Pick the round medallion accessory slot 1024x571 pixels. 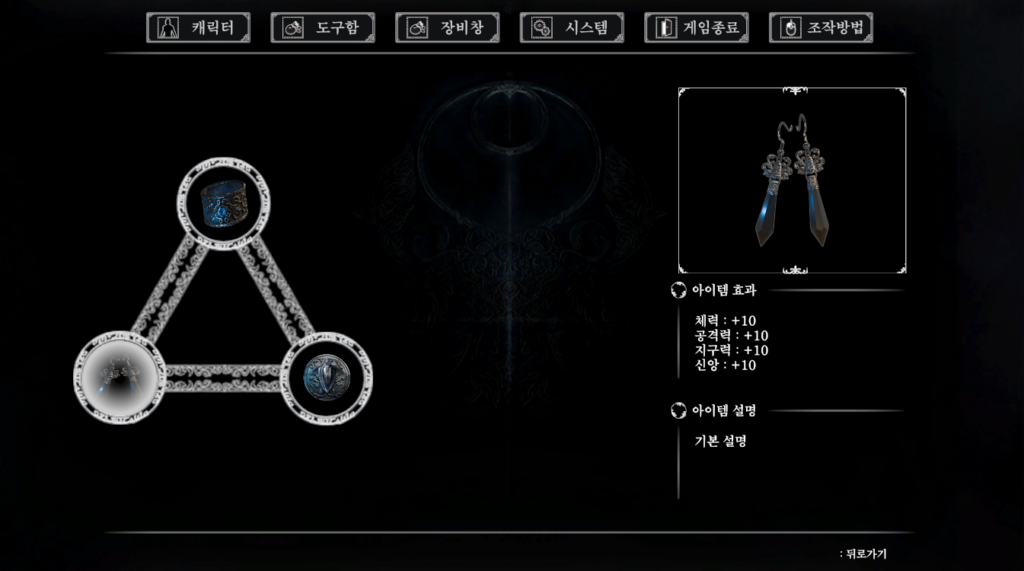(x=325, y=376)
